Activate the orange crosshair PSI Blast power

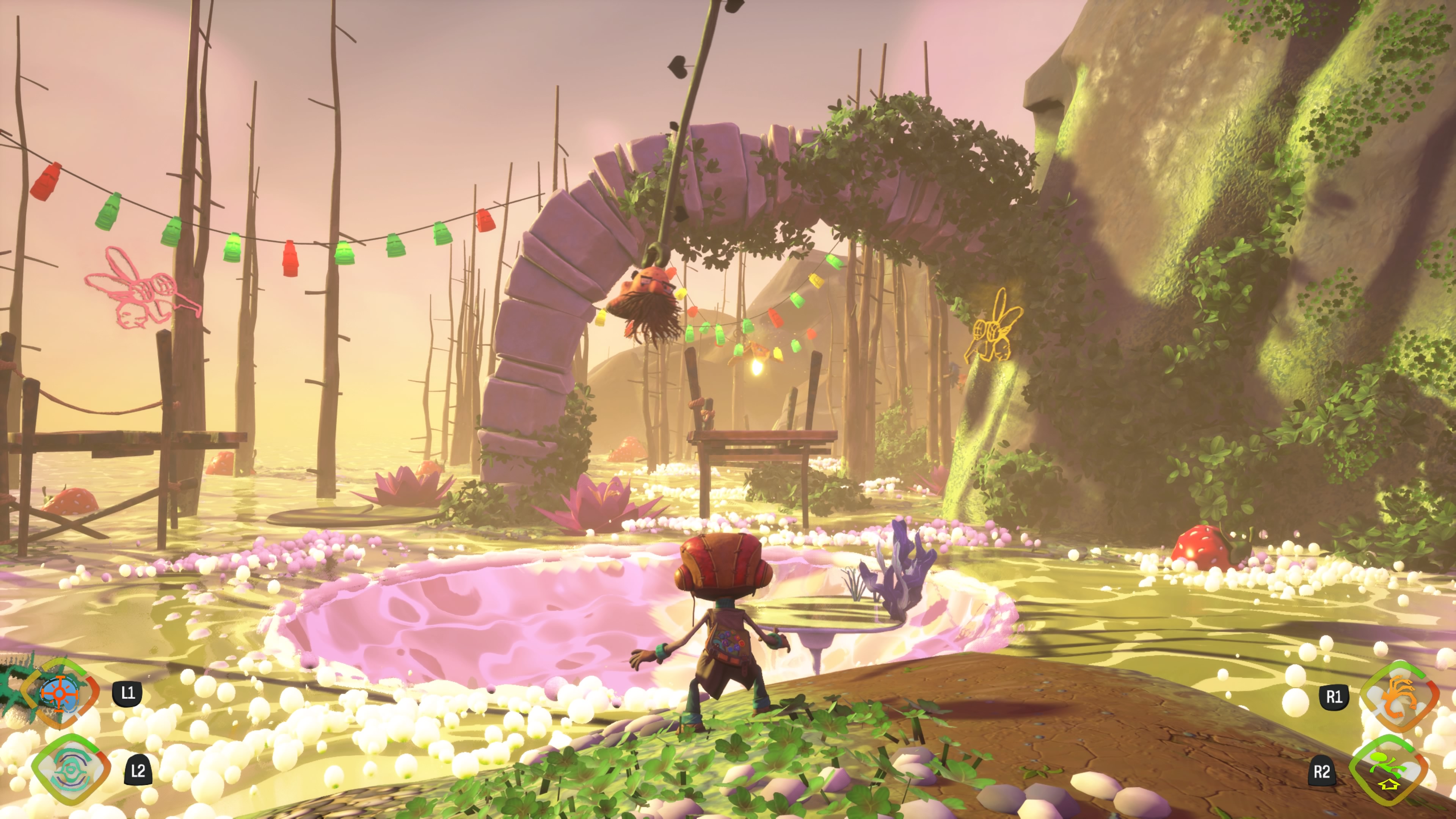(x=60, y=693)
